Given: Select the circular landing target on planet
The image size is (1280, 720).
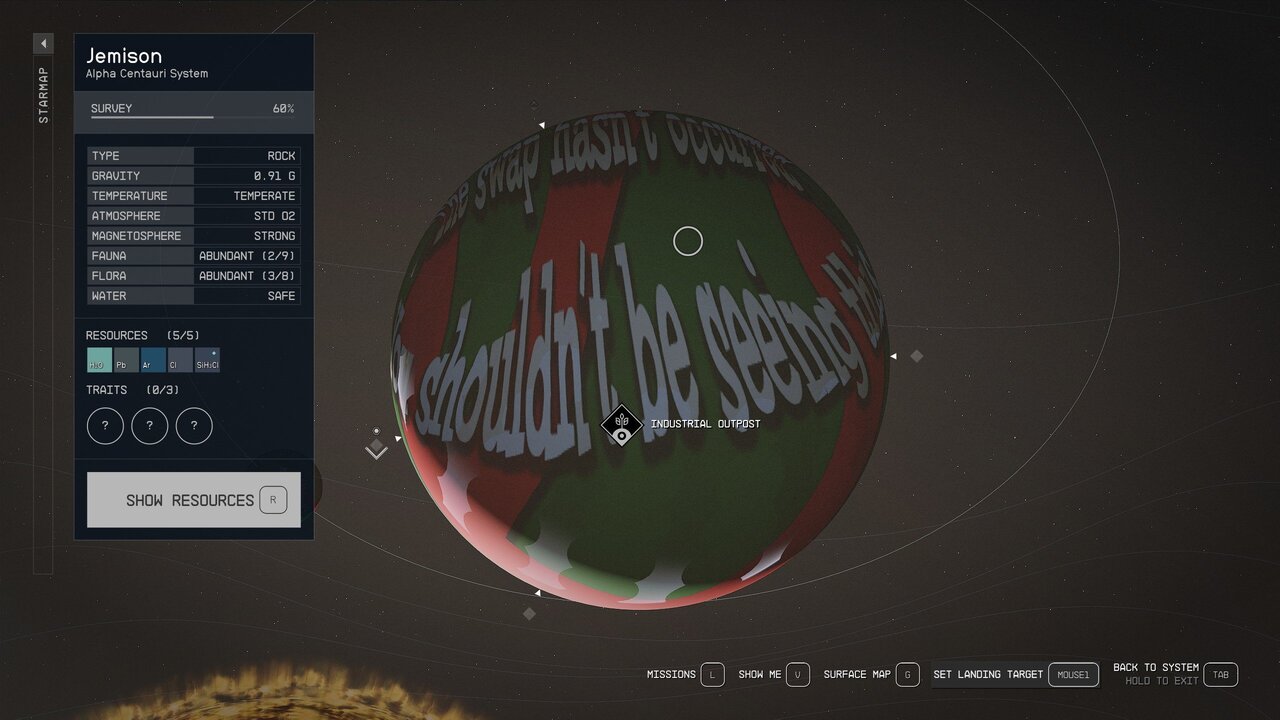Looking at the screenshot, I should click(x=688, y=241).
